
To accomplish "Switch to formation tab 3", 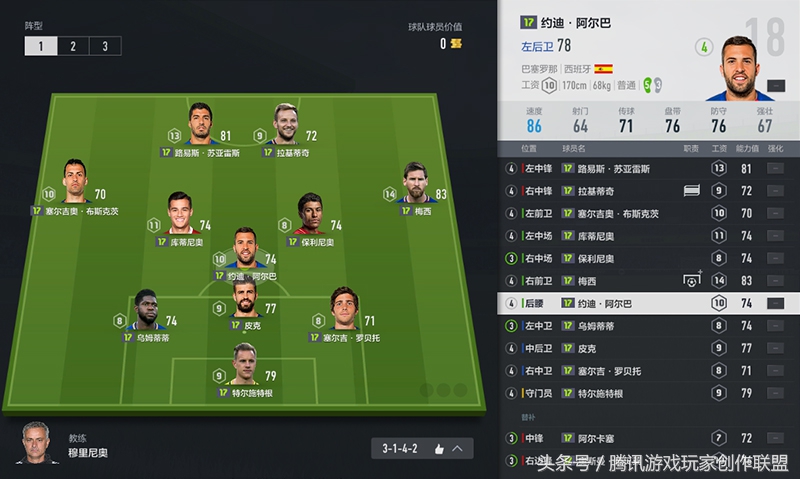I will 105,46.
